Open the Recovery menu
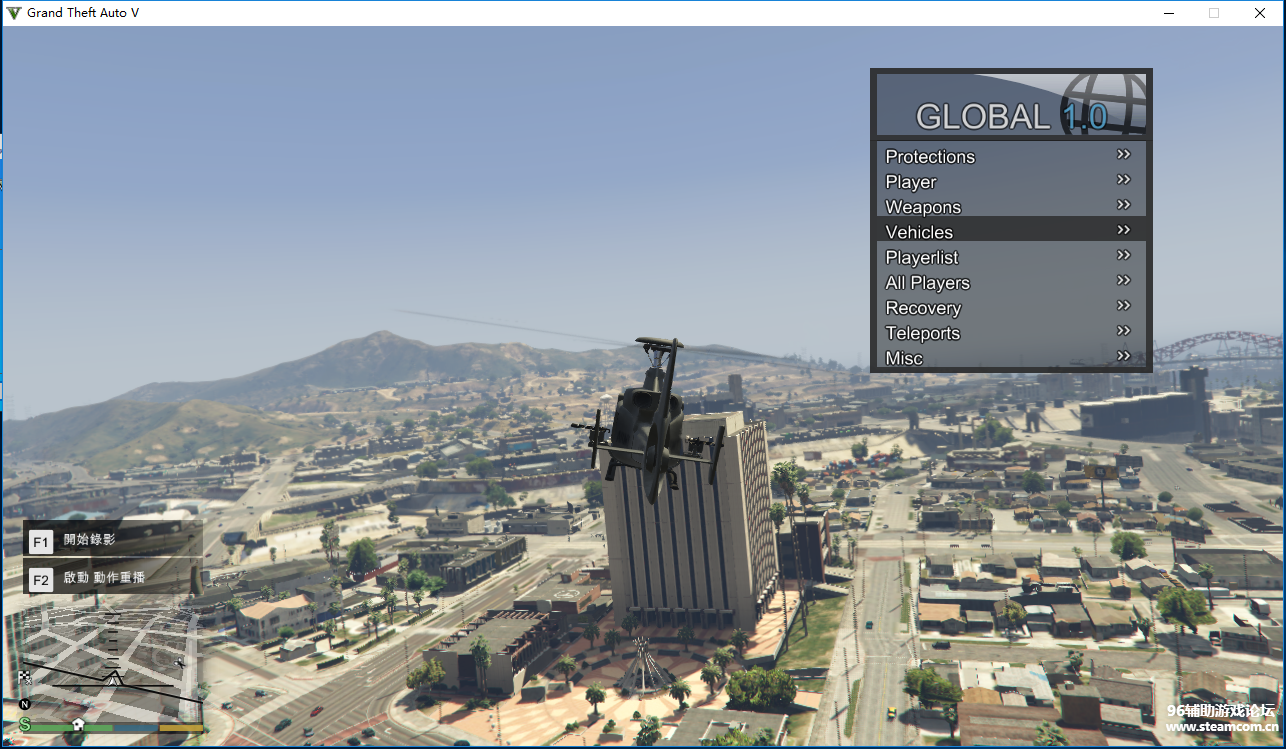This screenshot has width=1286, height=749. (x=1010, y=308)
